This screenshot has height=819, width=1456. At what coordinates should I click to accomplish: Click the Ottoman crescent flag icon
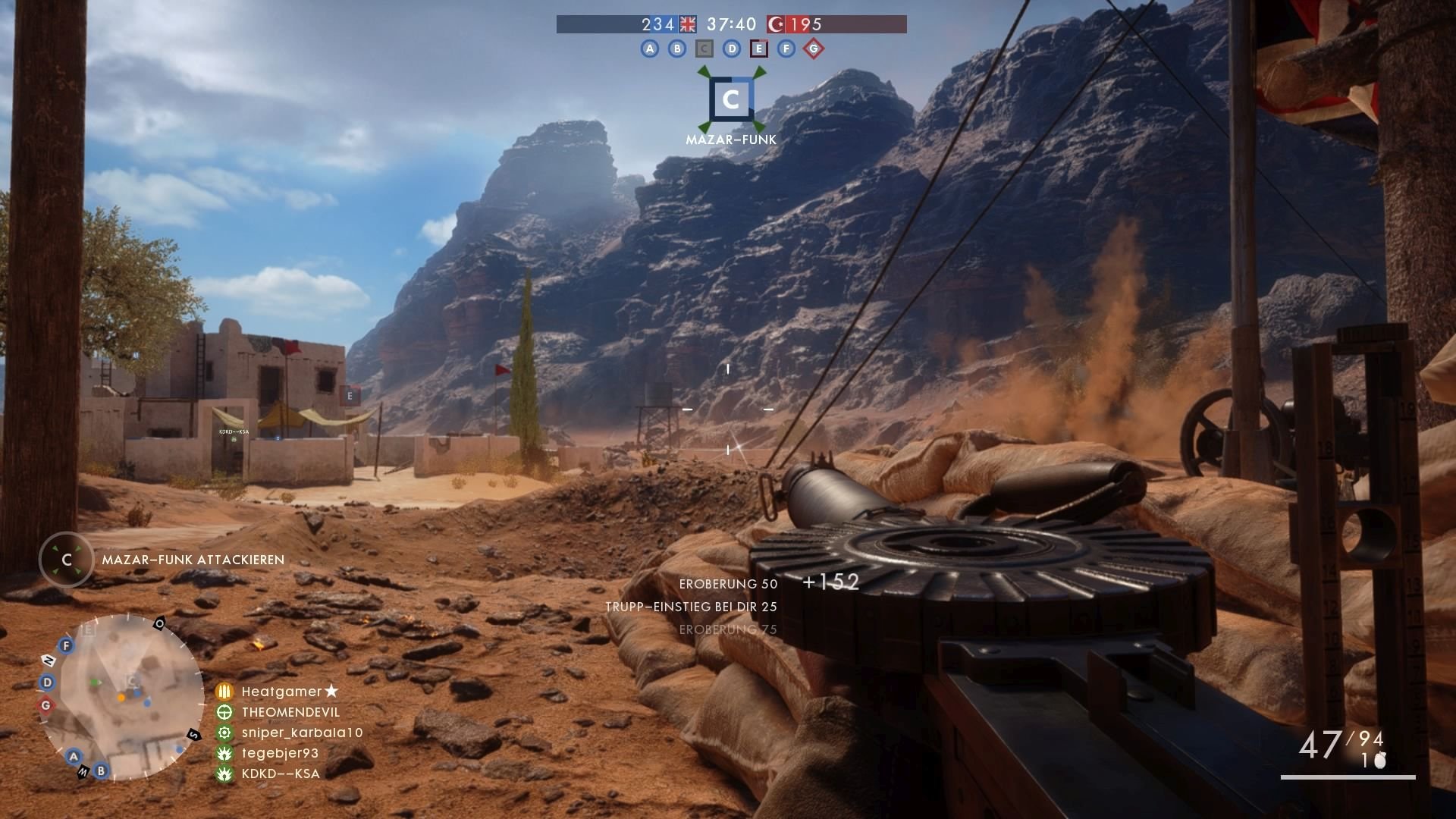[775, 24]
